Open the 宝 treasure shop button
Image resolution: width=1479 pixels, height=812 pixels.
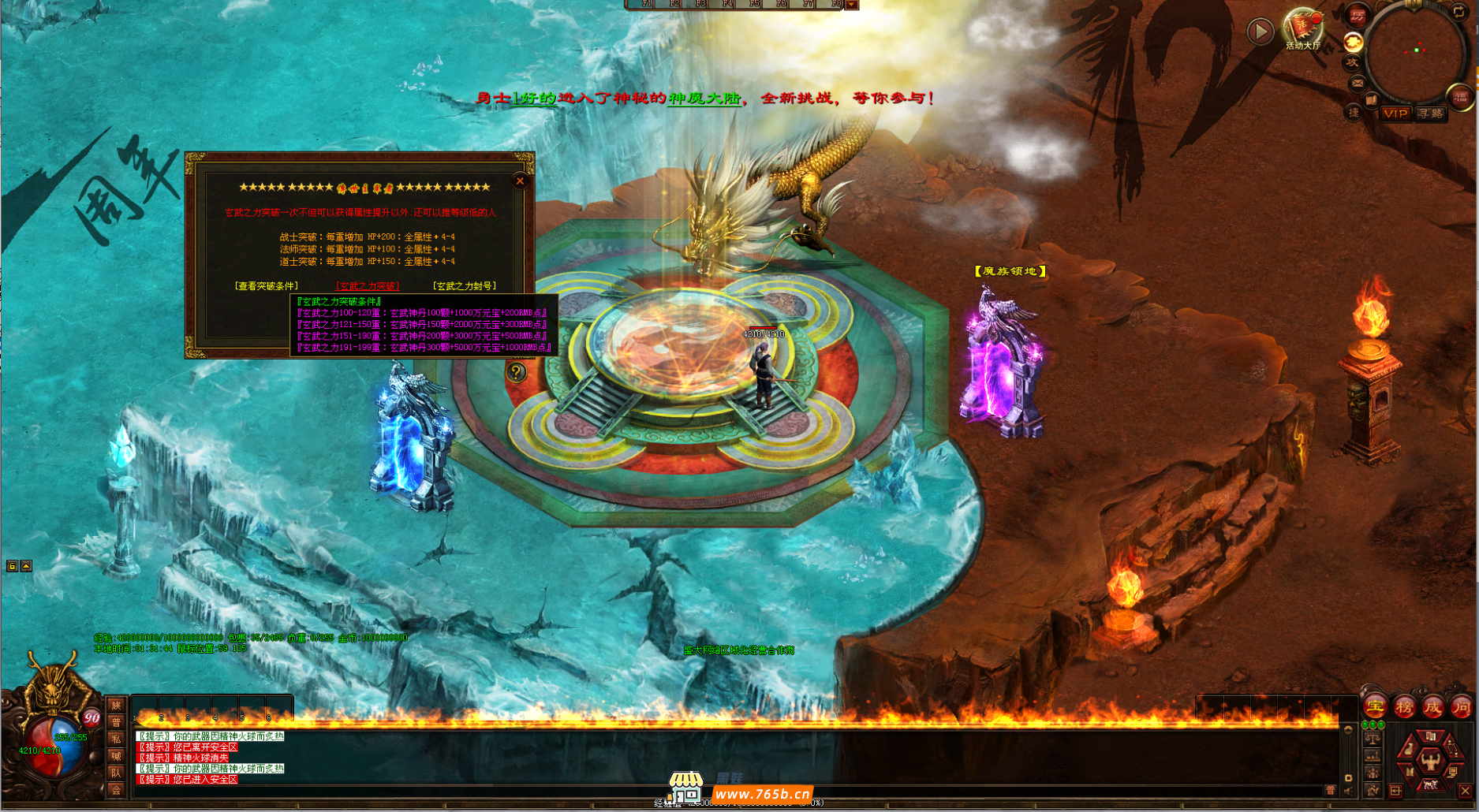(x=1375, y=707)
